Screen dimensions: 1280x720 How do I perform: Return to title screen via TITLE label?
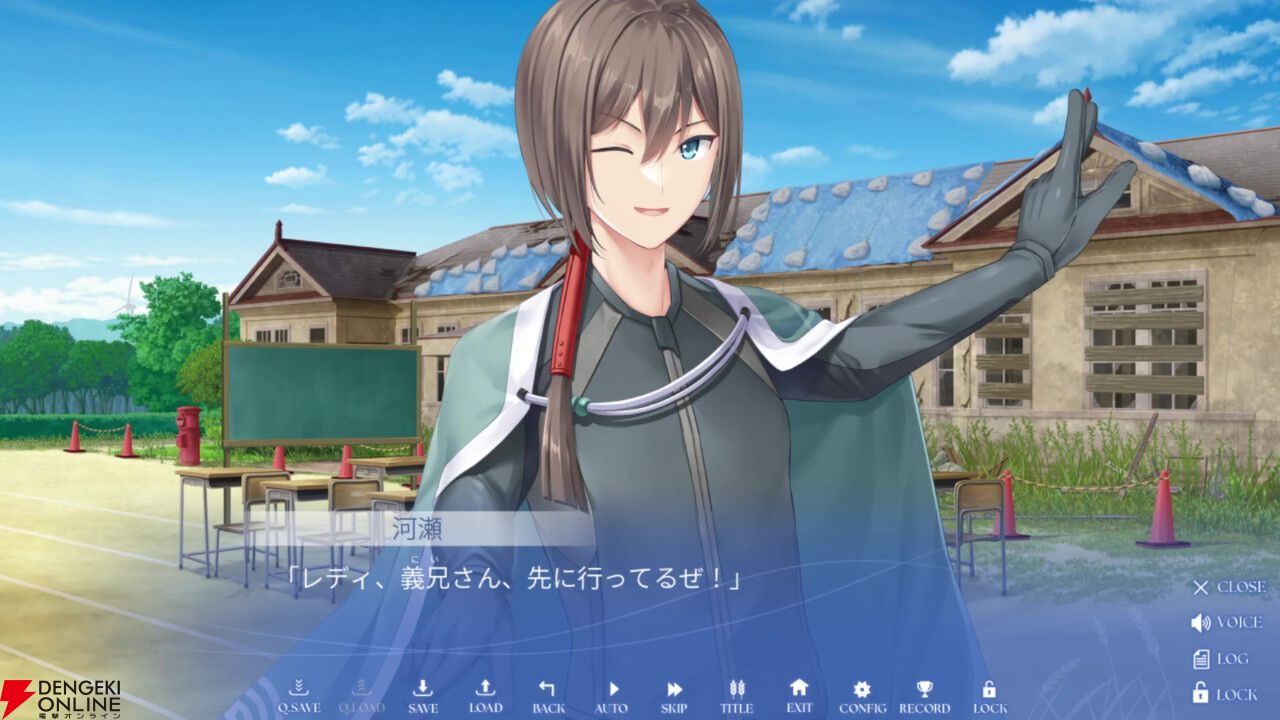point(735,706)
